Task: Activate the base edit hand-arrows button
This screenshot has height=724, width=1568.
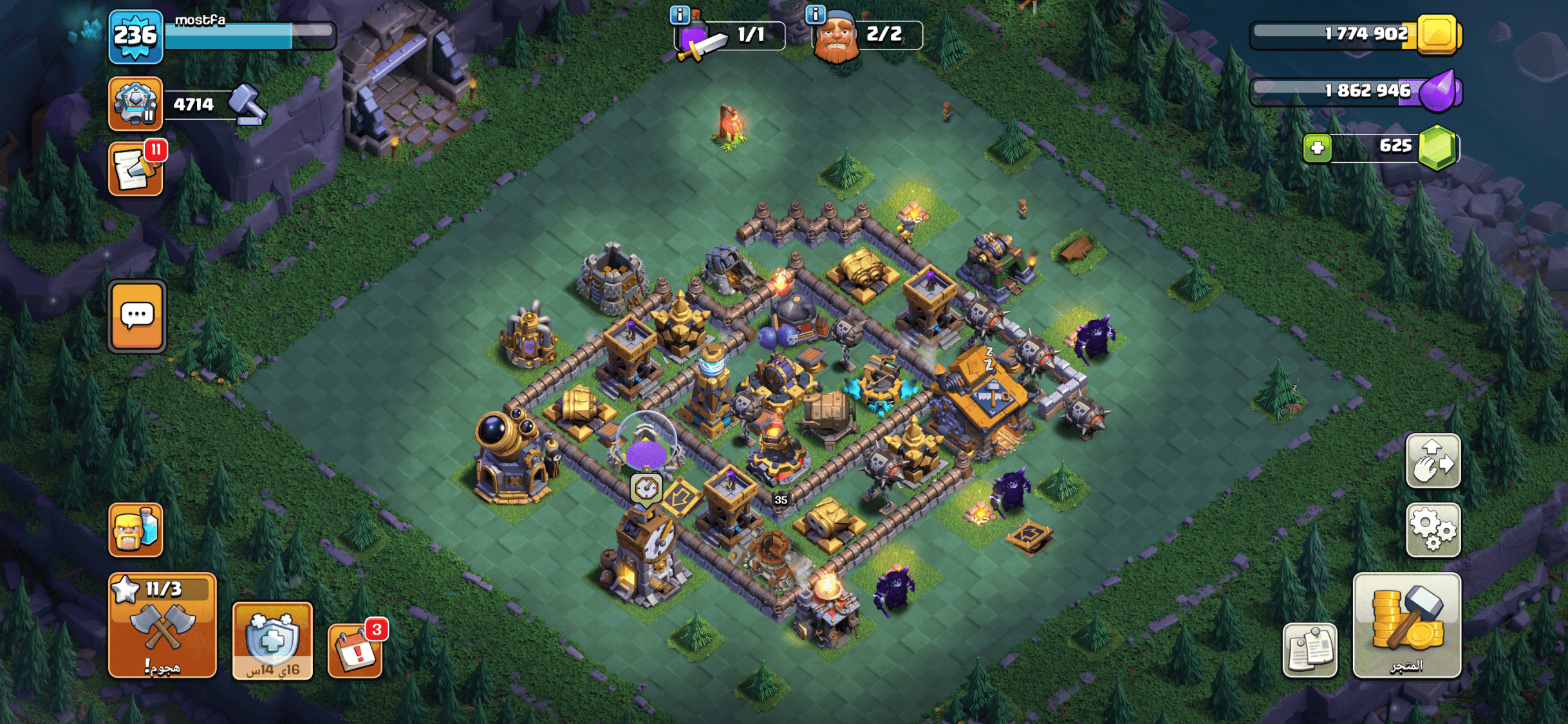Action: [x=1433, y=461]
